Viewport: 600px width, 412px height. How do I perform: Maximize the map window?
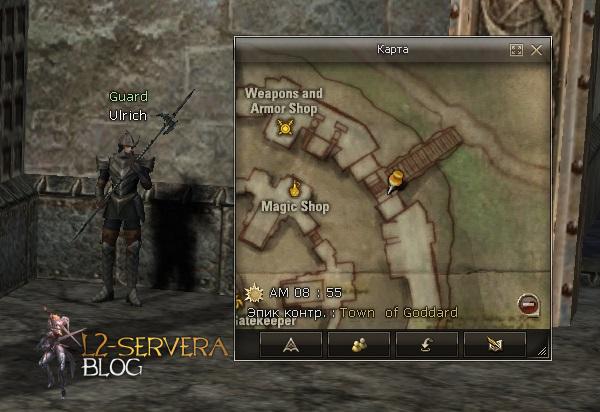pyautogui.click(x=517, y=49)
